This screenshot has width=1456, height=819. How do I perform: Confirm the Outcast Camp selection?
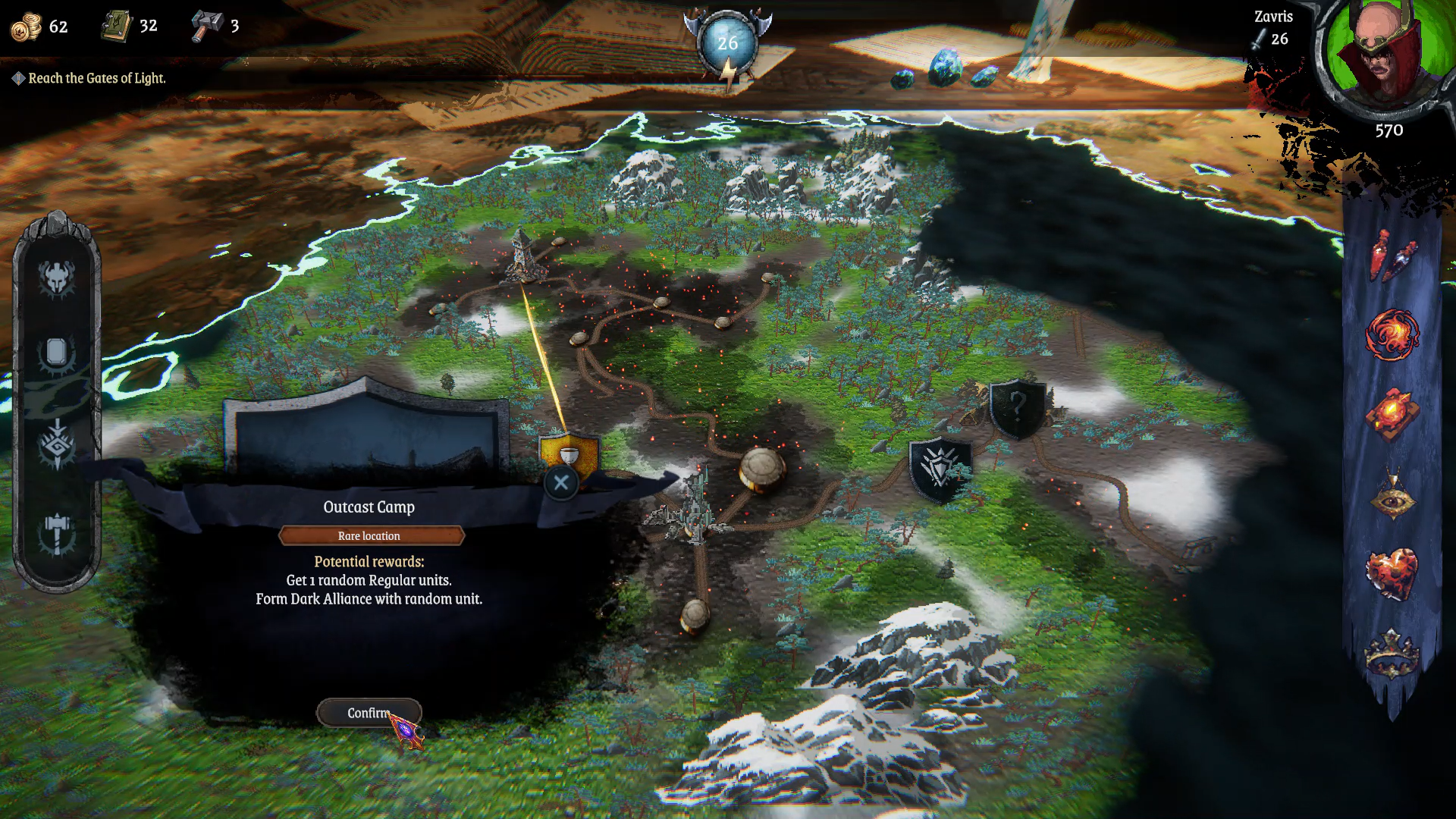tap(369, 713)
